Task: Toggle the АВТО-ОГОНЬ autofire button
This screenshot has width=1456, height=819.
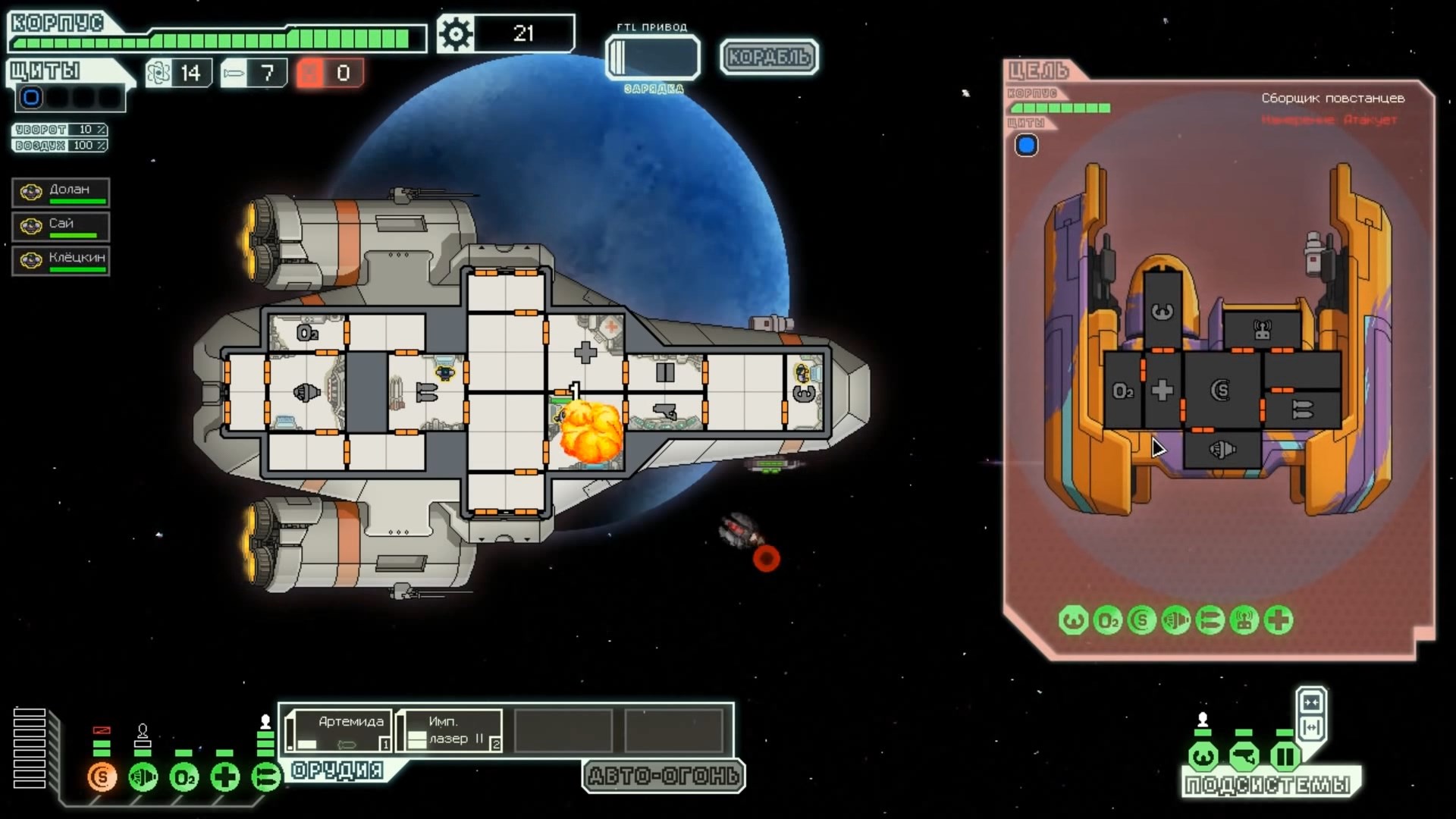Action: click(x=664, y=776)
